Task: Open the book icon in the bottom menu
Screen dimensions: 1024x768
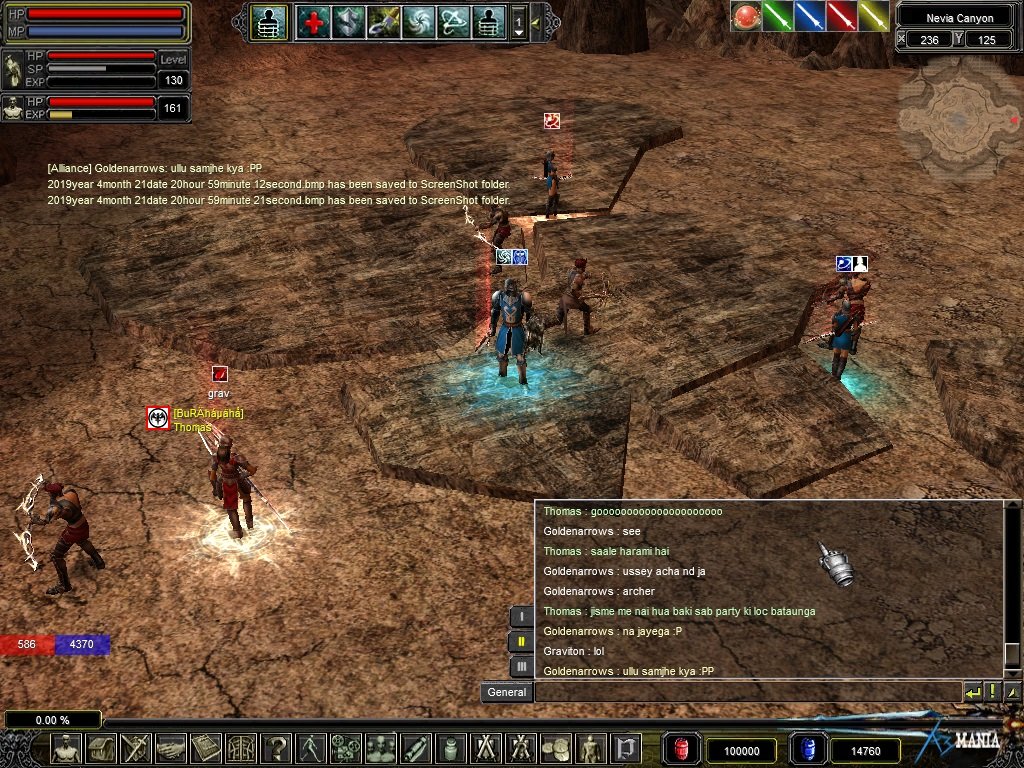Action: 205,748
